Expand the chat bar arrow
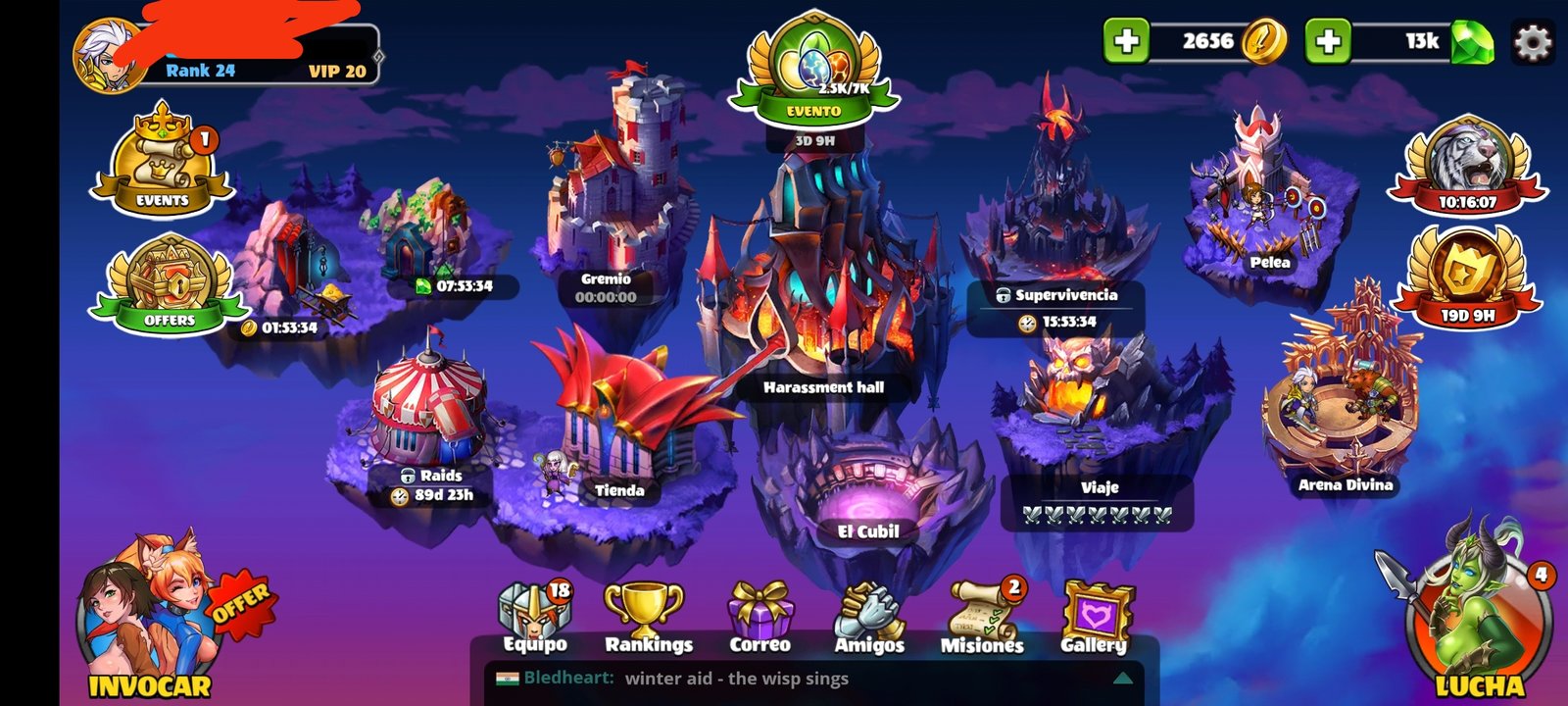 click(x=1123, y=678)
